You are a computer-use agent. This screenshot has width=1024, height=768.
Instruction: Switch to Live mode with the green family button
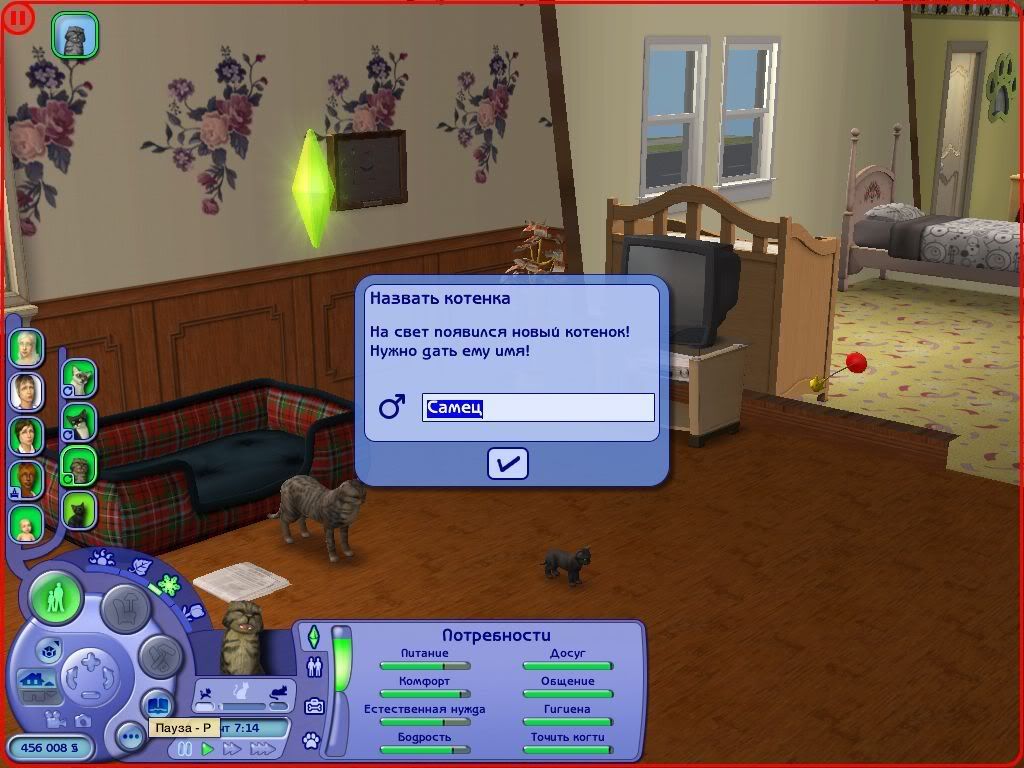click(56, 598)
